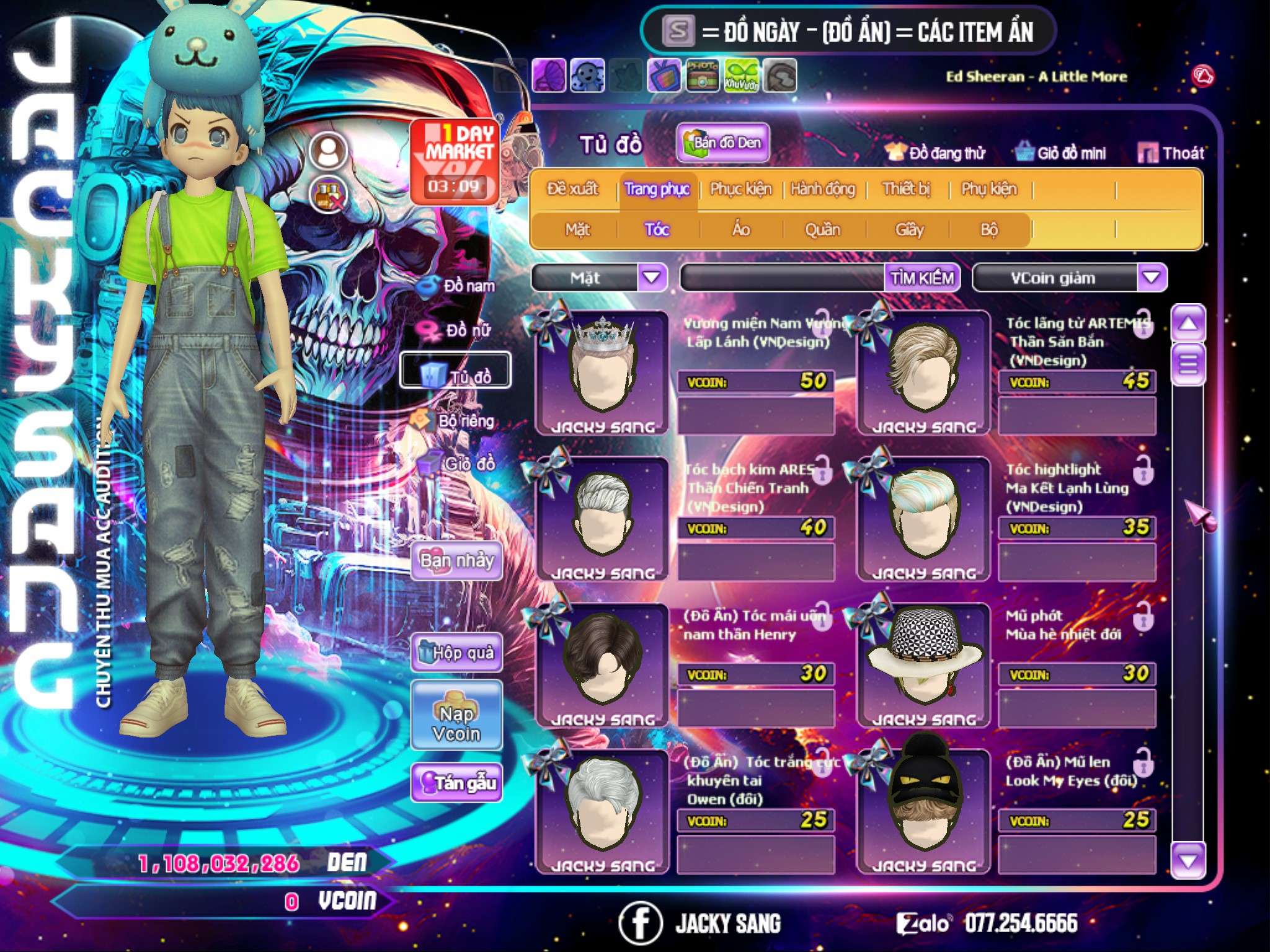Image resolution: width=1270 pixels, height=952 pixels.
Task: Open the Mặt filter dropdown
Action: tap(652, 278)
